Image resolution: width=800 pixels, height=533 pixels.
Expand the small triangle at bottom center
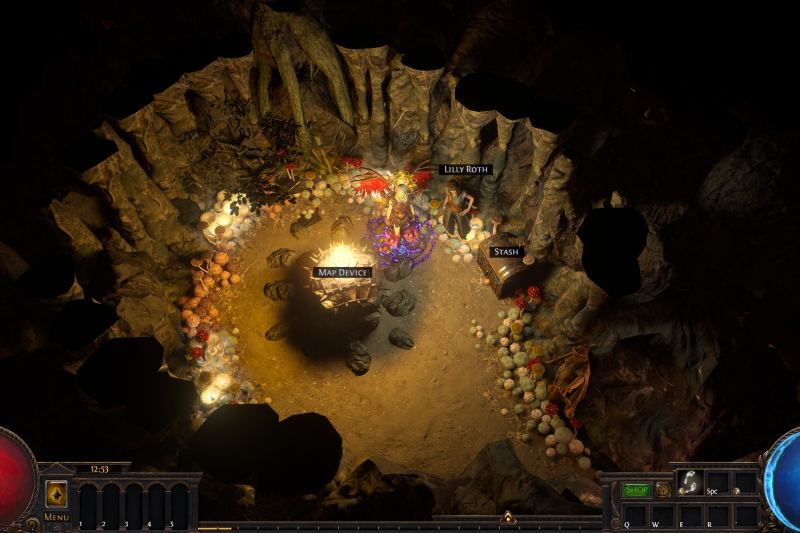tap(508, 517)
